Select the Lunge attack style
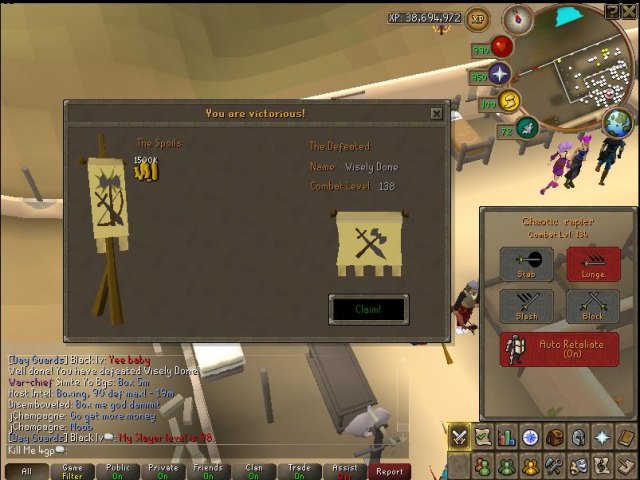 click(593, 264)
